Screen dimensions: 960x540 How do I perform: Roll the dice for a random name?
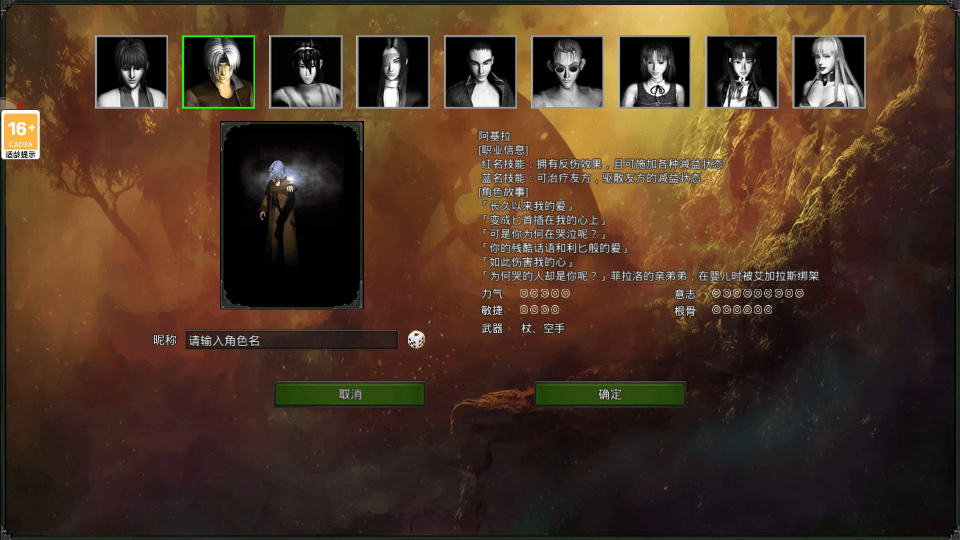(416, 340)
